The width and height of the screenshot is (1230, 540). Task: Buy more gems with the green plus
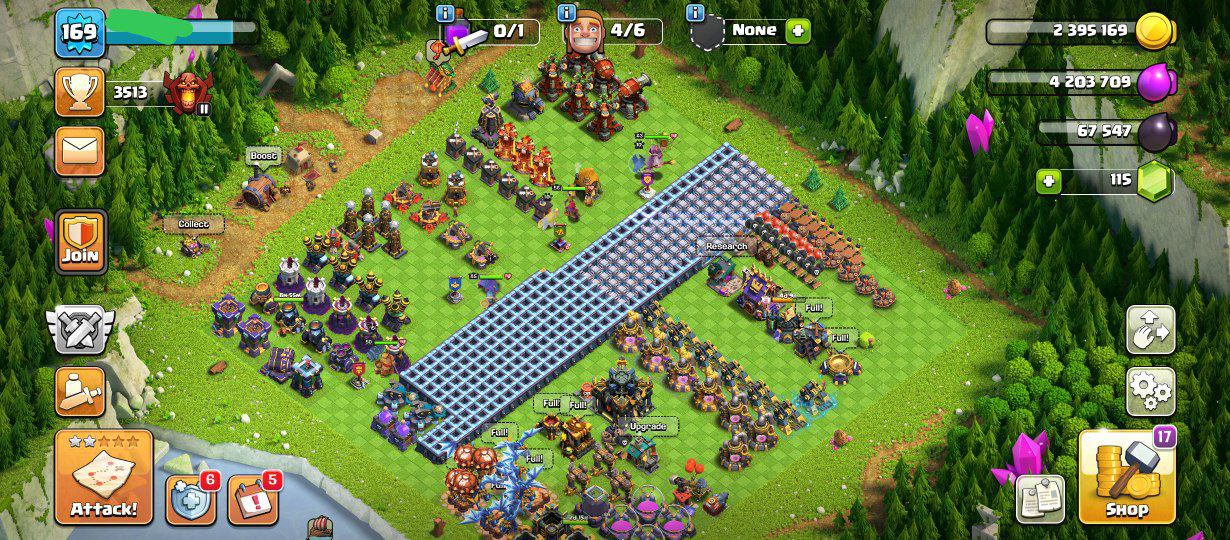tap(1049, 181)
